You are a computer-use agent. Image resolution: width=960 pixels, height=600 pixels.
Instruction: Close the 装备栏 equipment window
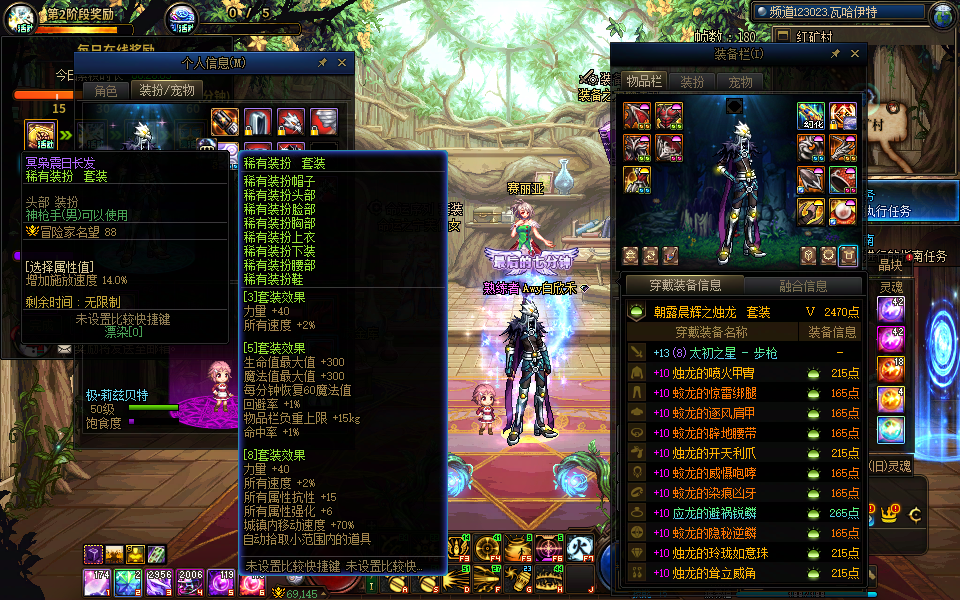855,54
